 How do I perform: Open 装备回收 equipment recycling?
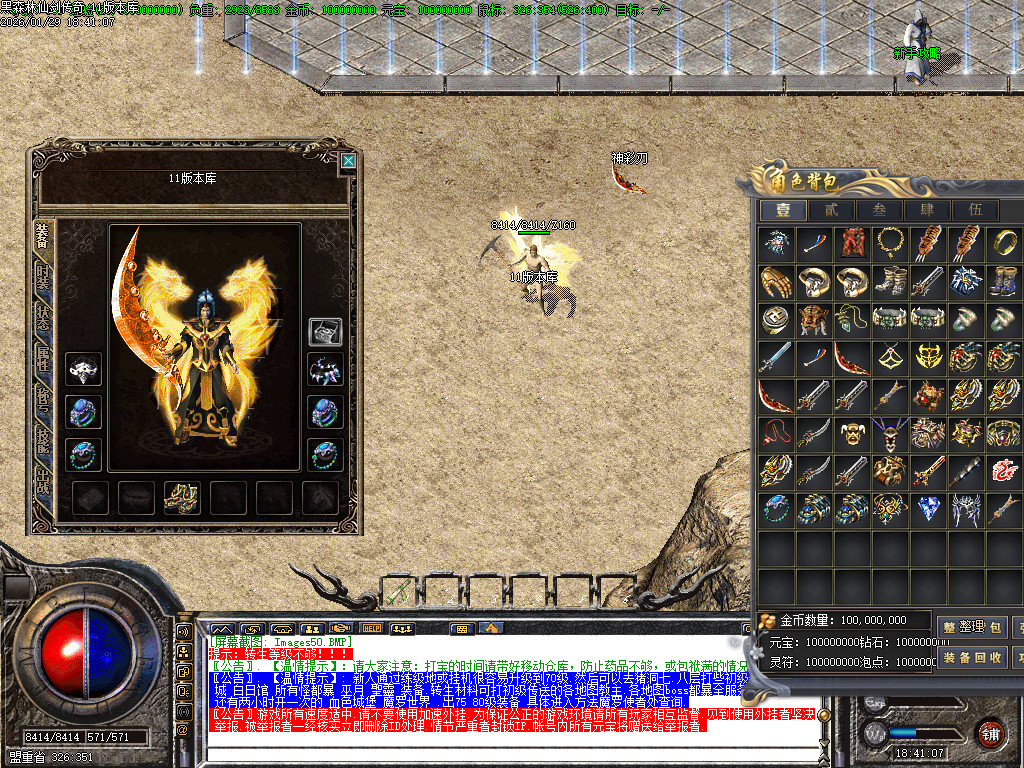[x=973, y=657]
